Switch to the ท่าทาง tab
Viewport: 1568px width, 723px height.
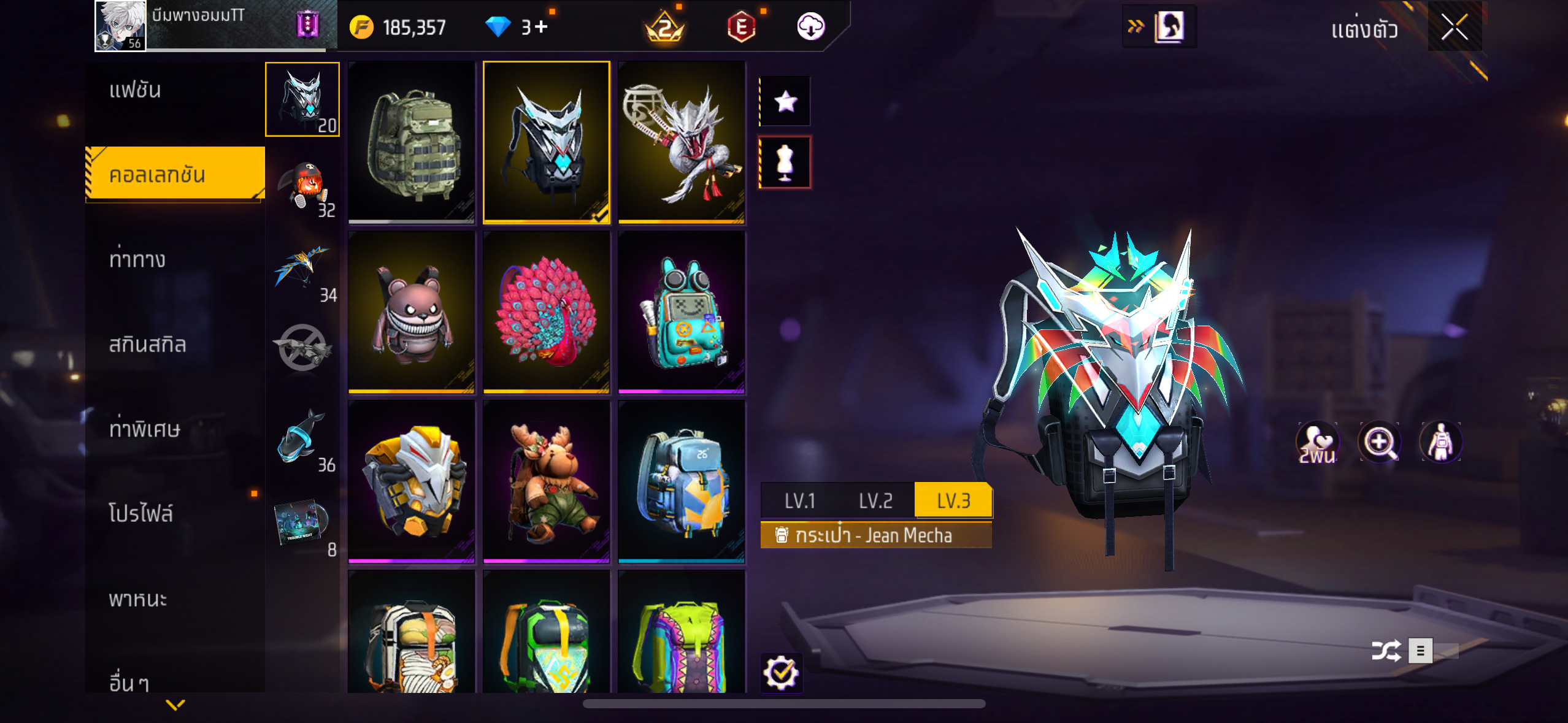point(137,260)
